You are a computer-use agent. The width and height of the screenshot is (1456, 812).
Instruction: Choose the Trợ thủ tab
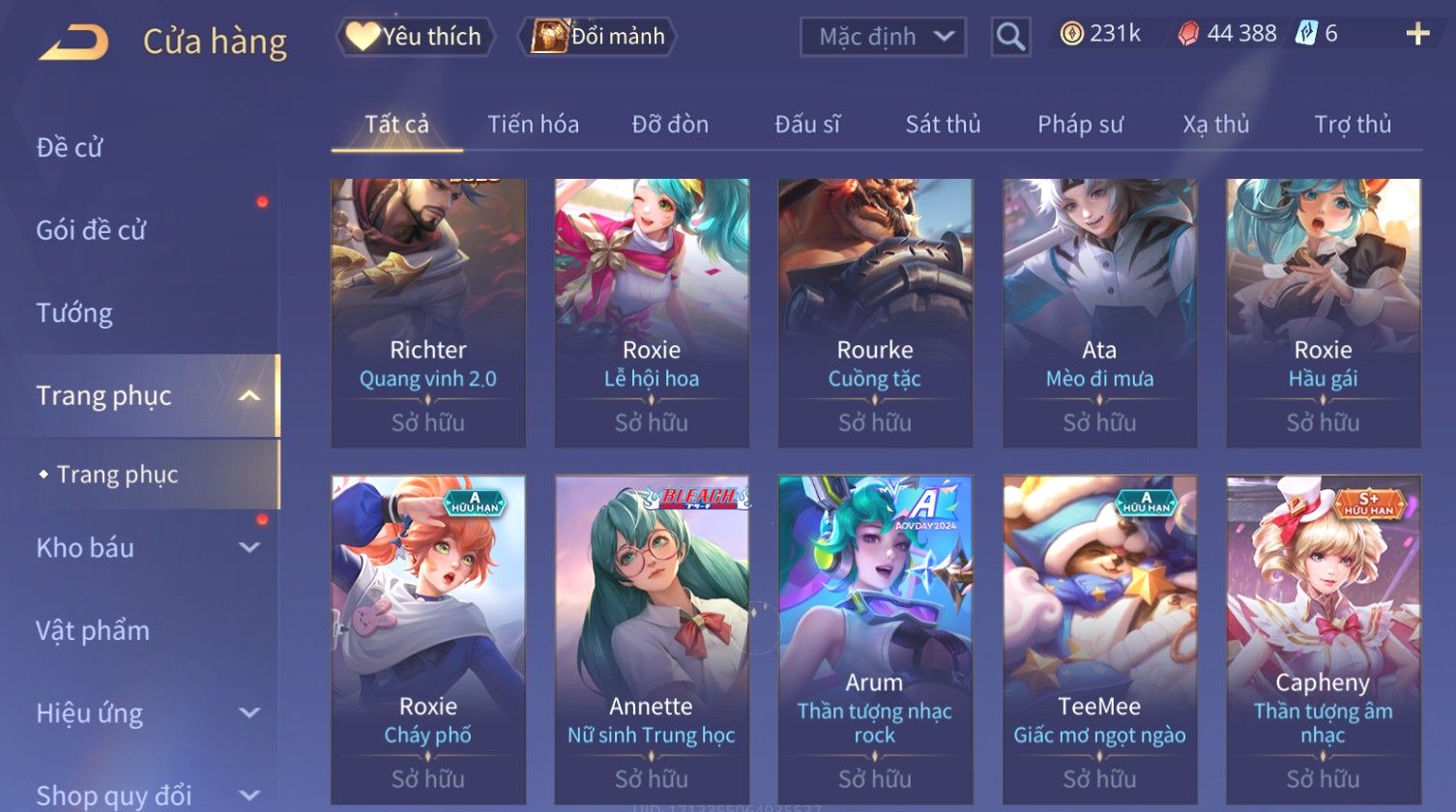[x=1352, y=125]
